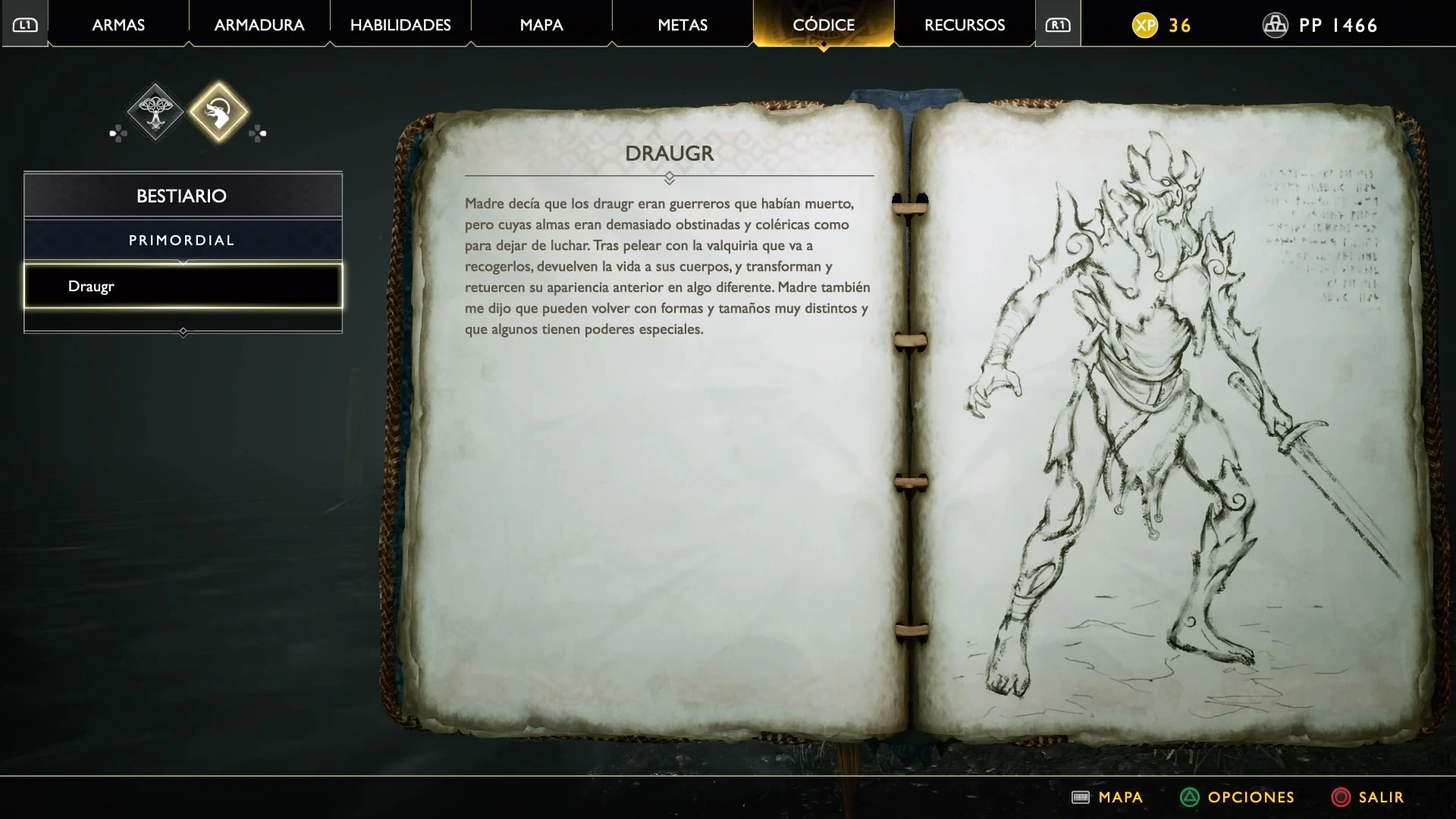This screenshot has height=819, width=1456.
Task: Open the ARMADURA tab
Action: click(x=259, y=25)
